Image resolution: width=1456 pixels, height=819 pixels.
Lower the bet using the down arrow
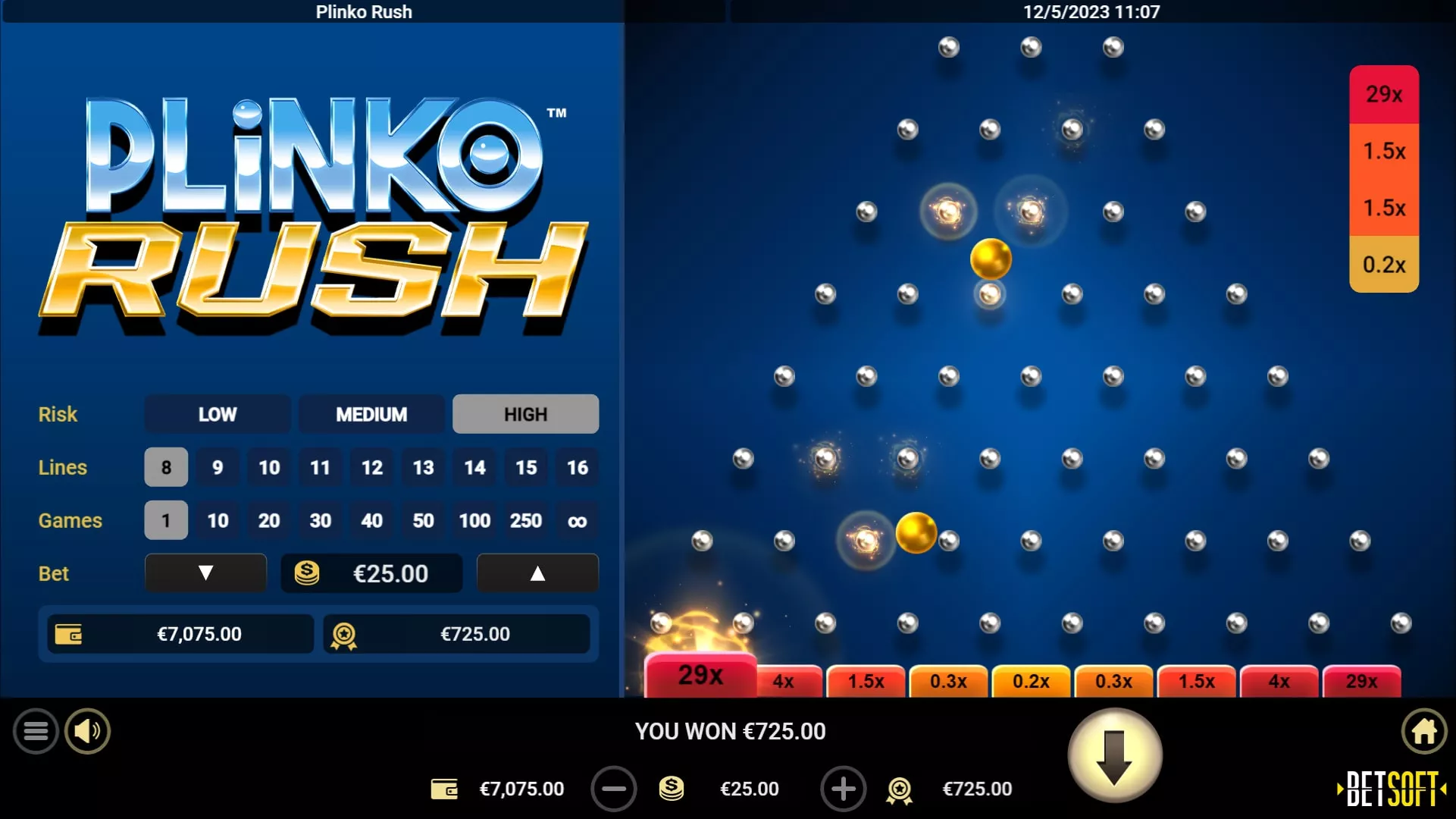point(205,573)
